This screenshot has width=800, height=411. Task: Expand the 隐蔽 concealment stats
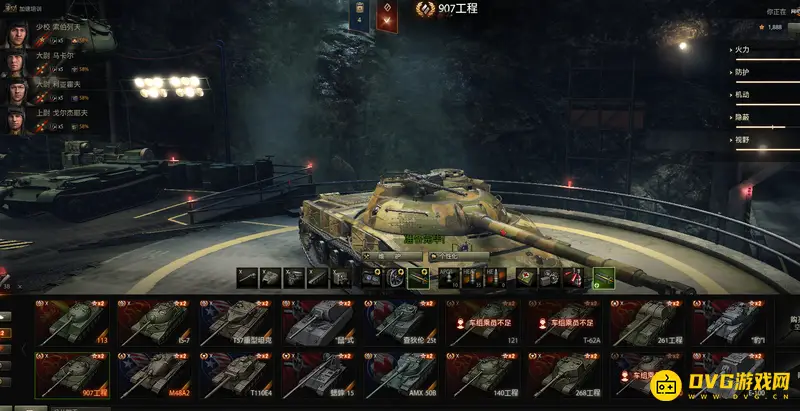tap(760, 118)
